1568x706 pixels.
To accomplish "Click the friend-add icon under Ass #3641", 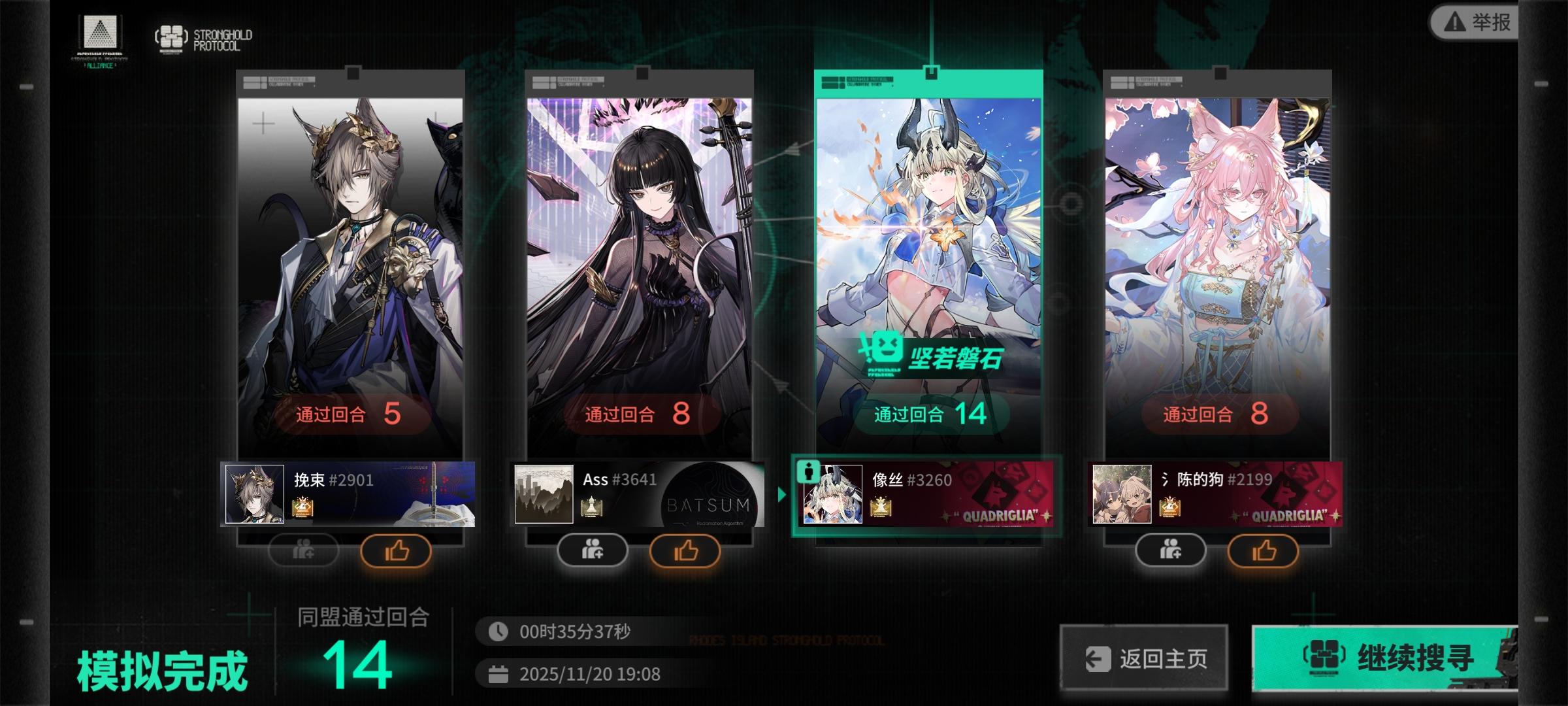I will coord(593,550).
